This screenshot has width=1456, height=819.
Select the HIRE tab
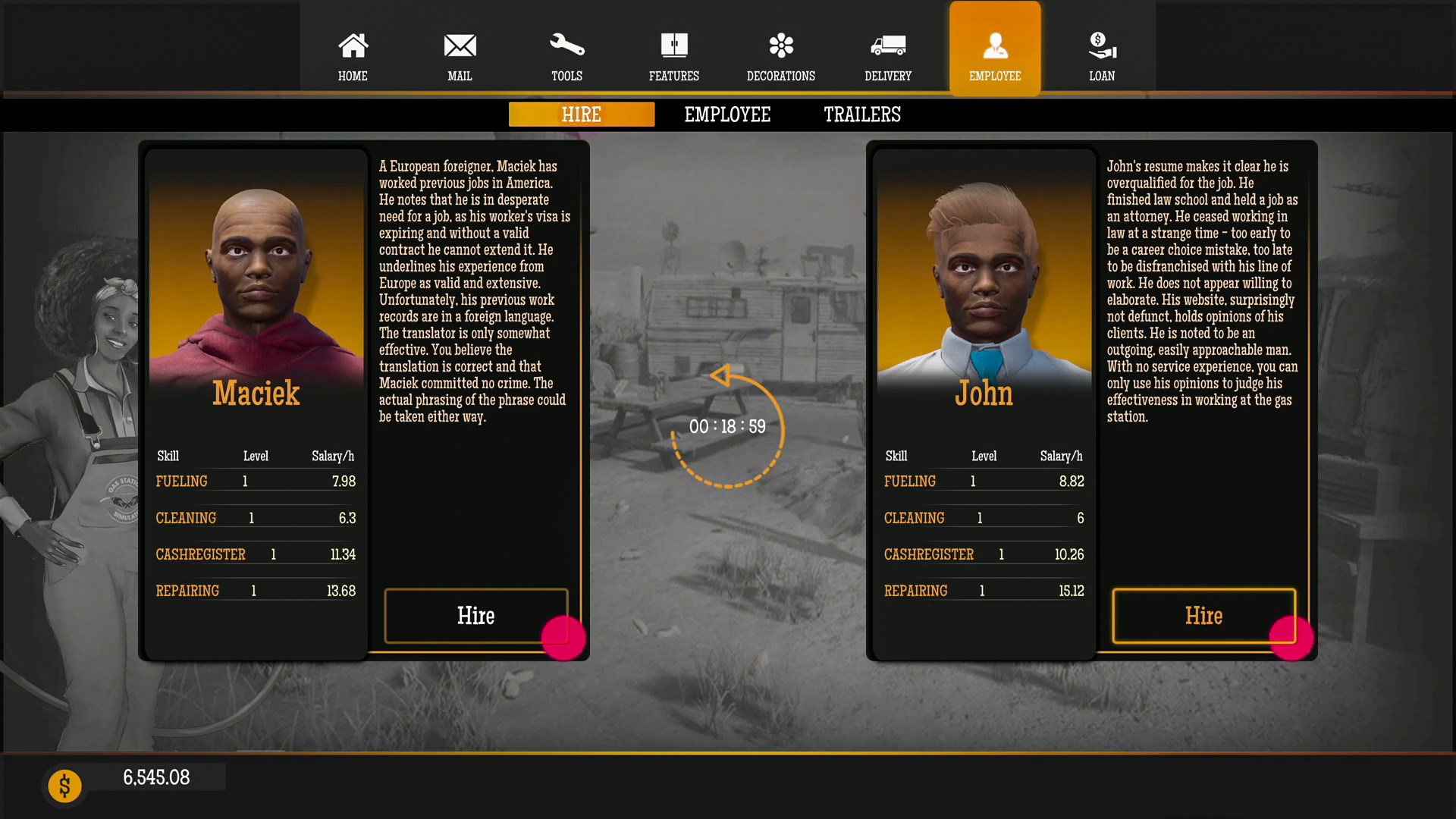click(581, 115)
